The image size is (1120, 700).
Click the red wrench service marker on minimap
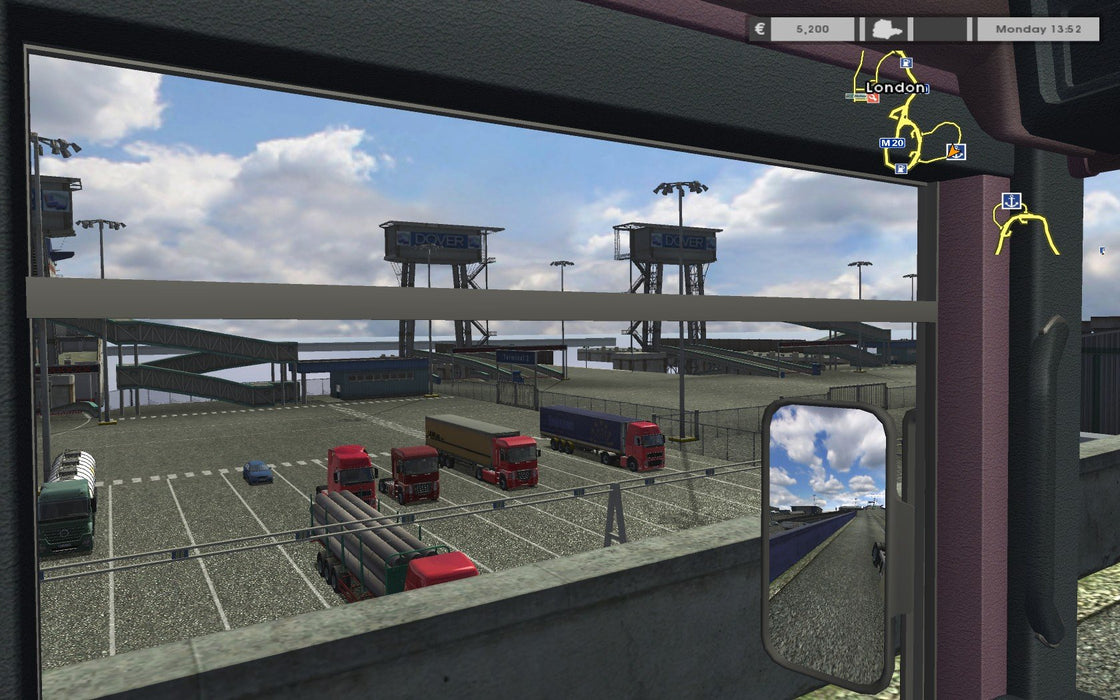pyautogui.click(x=872, y=97)
